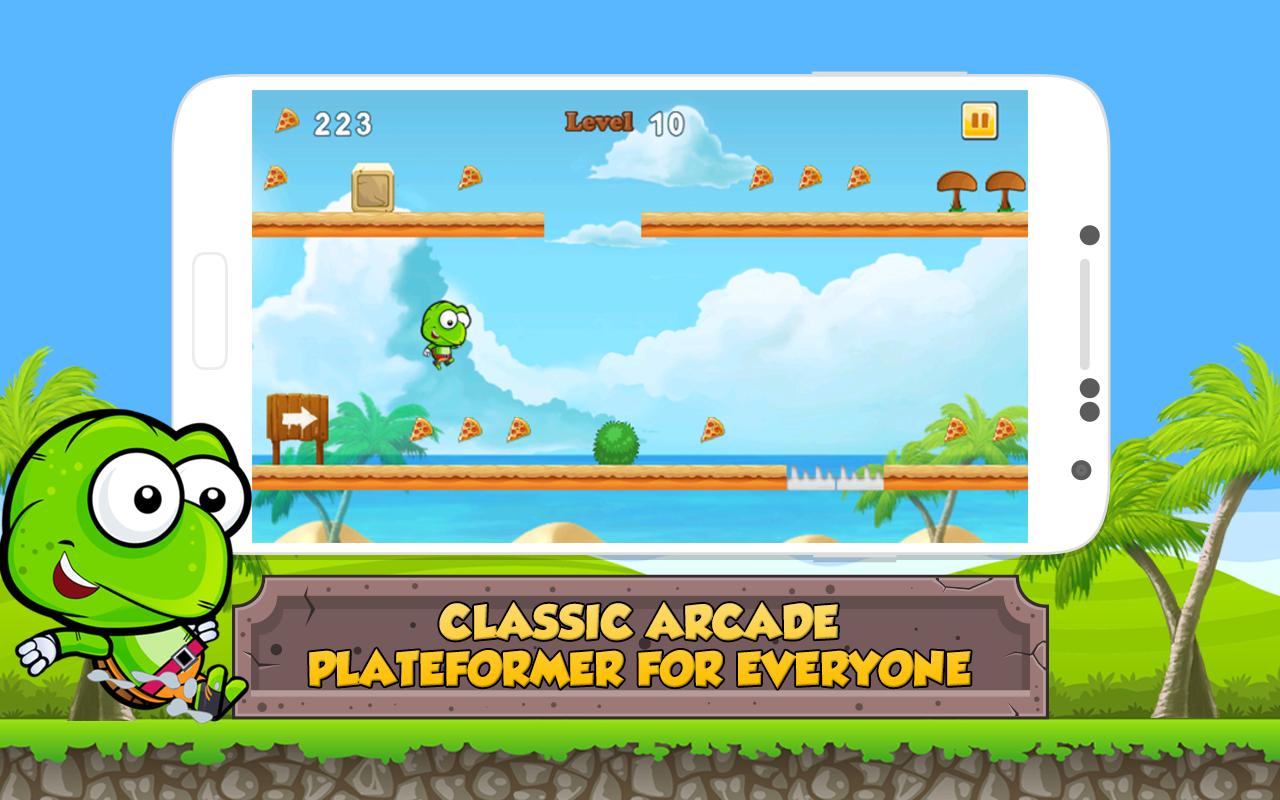Click the pause button in the top right
Screen dimensions: 1280x800
pos(978,121)
